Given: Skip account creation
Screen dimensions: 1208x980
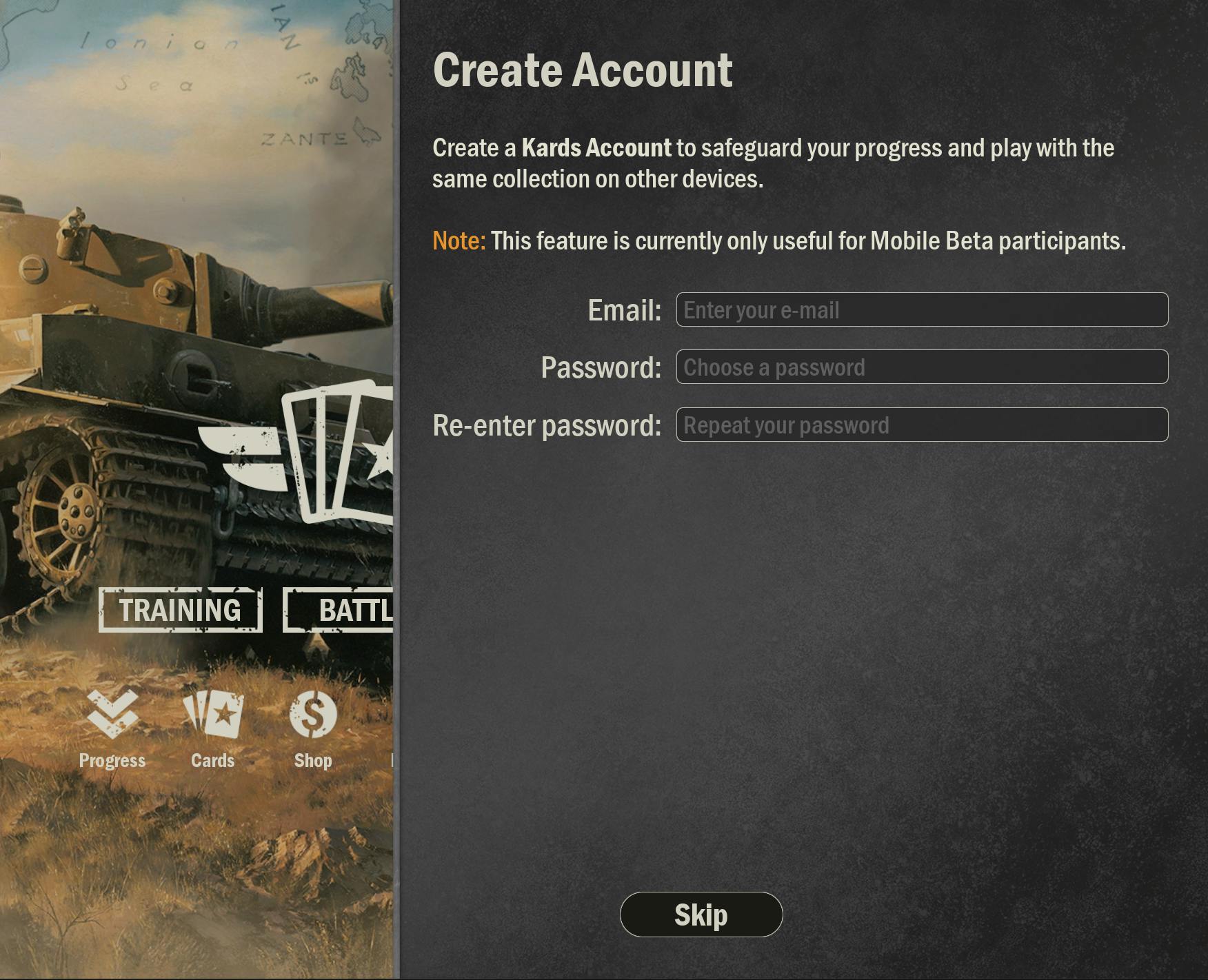Looking at the screenshot, I should [702, 914].
